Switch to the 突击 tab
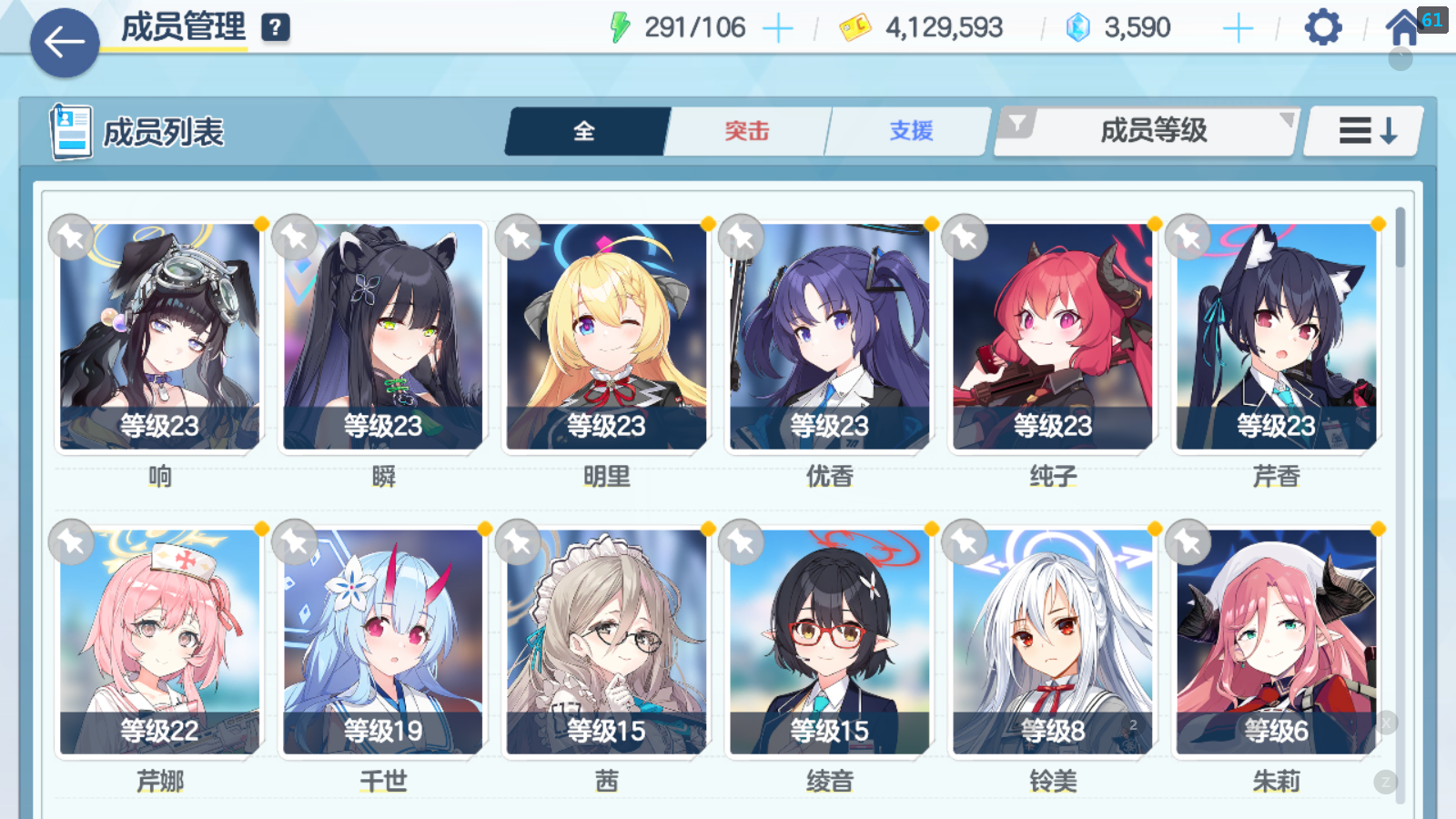The width and height of the screenshot is (1456, 819). 747,131
